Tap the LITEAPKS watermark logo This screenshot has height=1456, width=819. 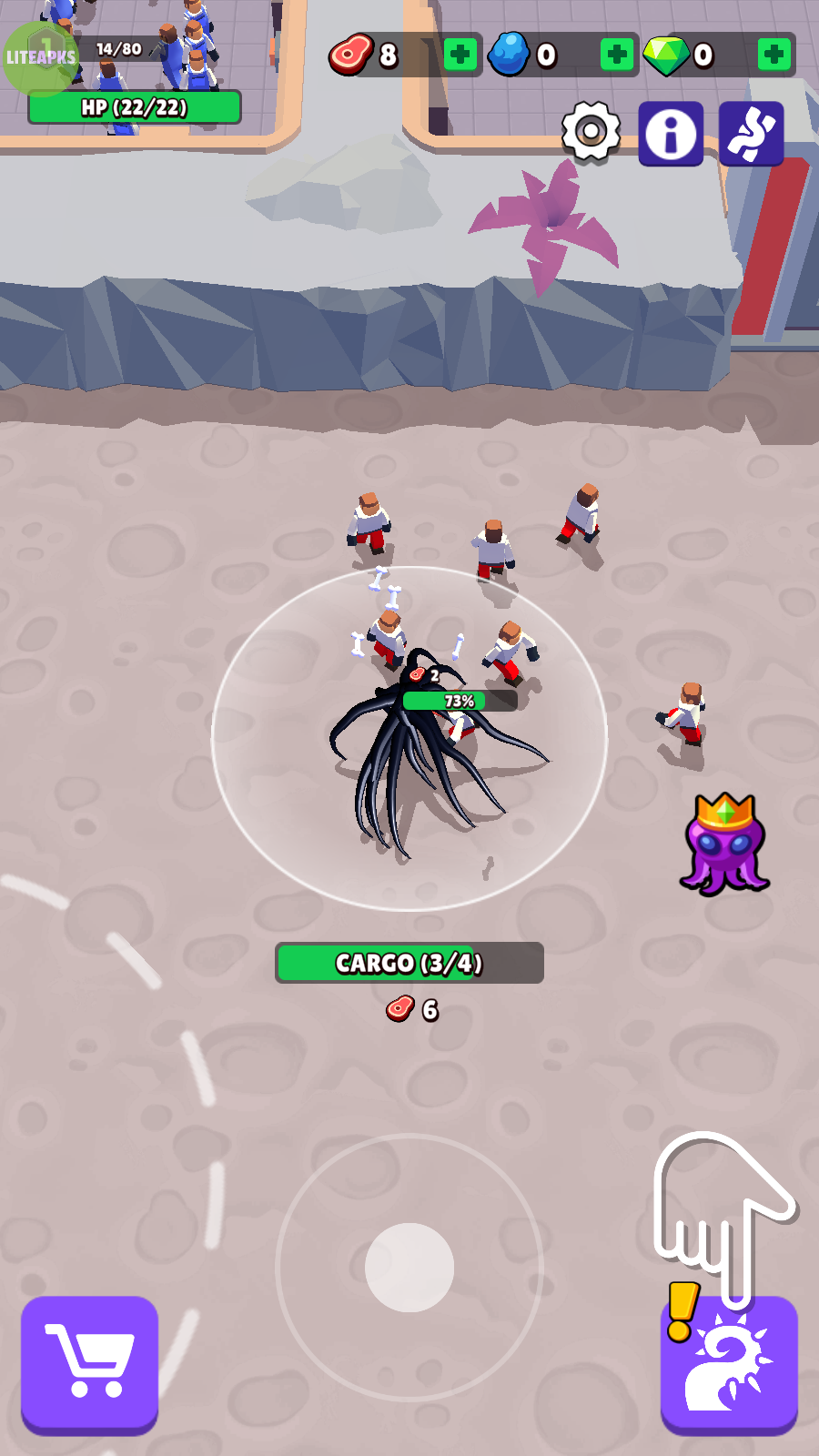(41, 57)
